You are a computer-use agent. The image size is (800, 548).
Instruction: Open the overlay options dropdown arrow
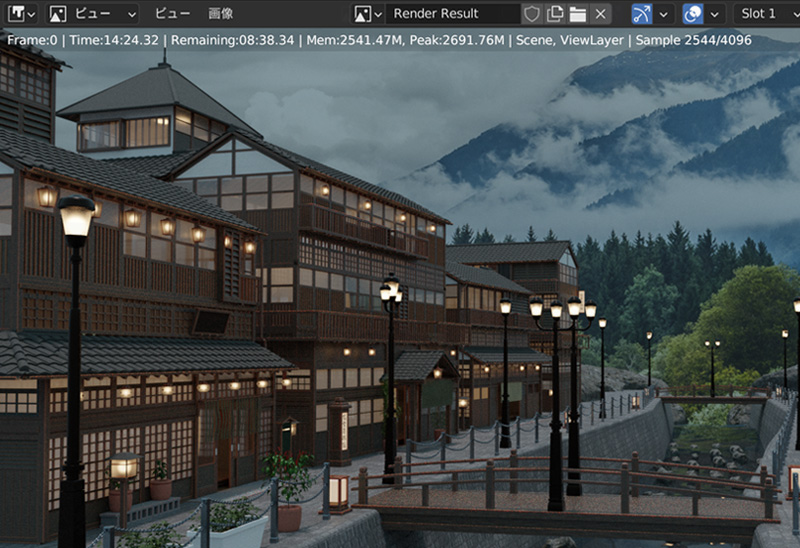[714, 14]
